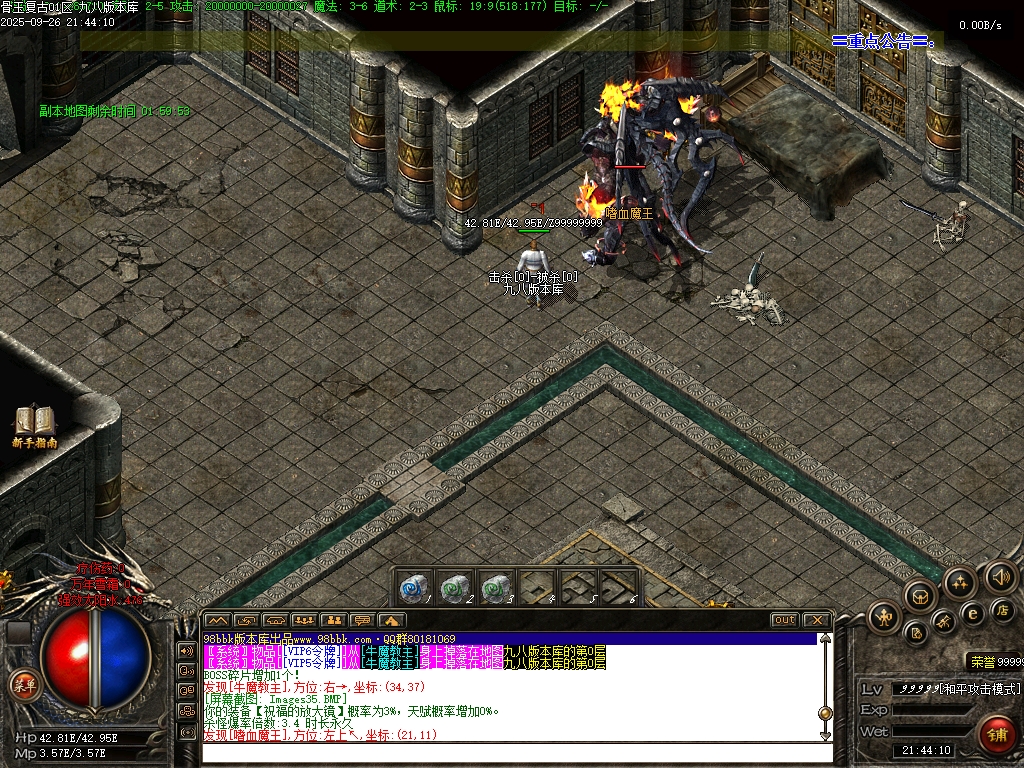Open the bag chest icon

(919, 596)
